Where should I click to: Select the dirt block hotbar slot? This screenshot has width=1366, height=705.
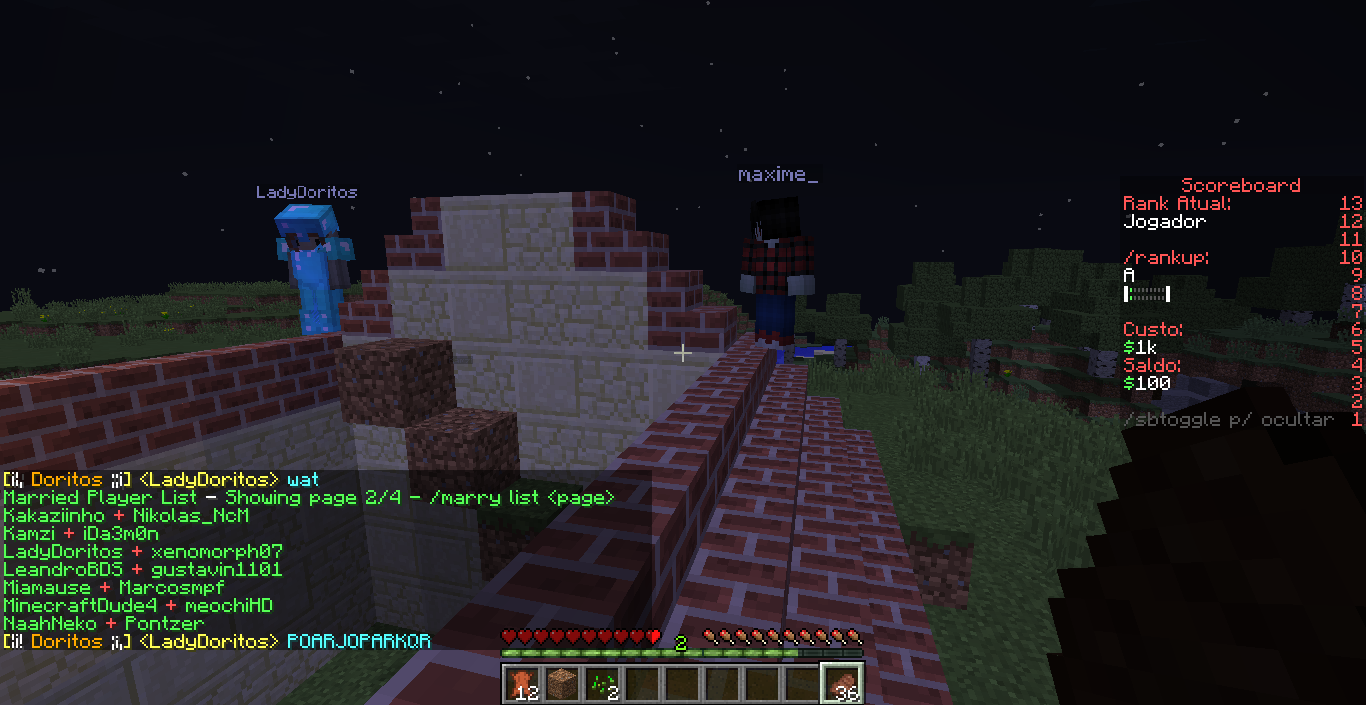point(560,683)
